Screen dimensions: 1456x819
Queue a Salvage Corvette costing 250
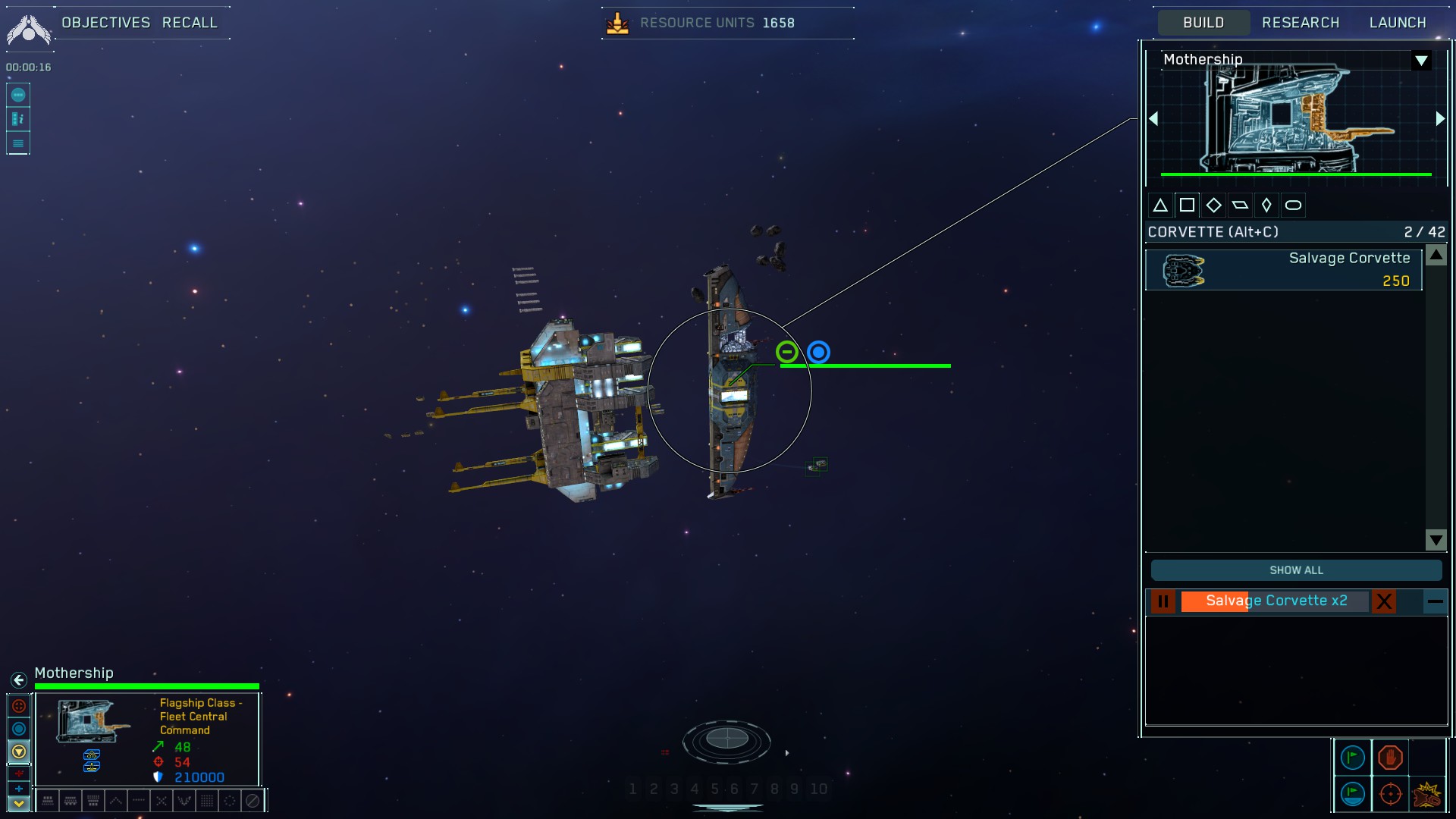pos(1282,270)
